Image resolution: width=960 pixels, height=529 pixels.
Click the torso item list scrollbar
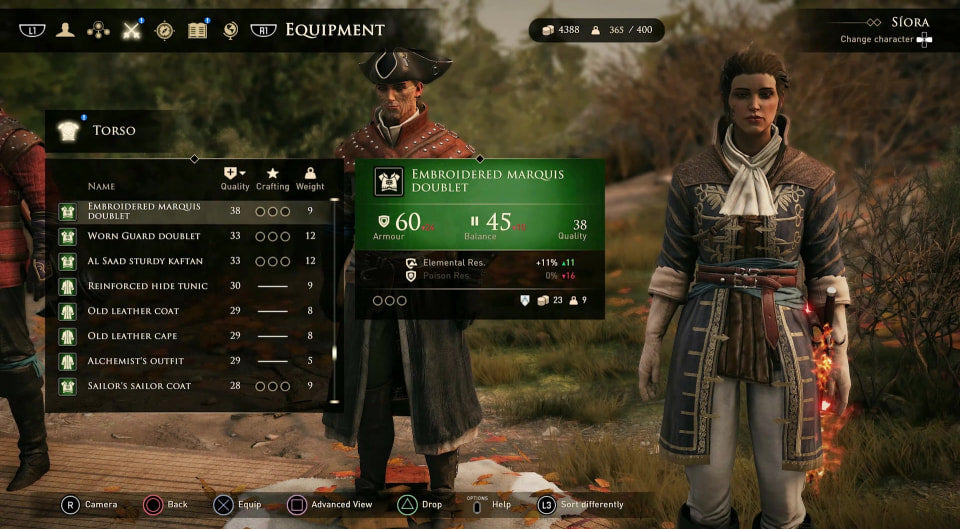pyautogui.click(x=333, y=300)
